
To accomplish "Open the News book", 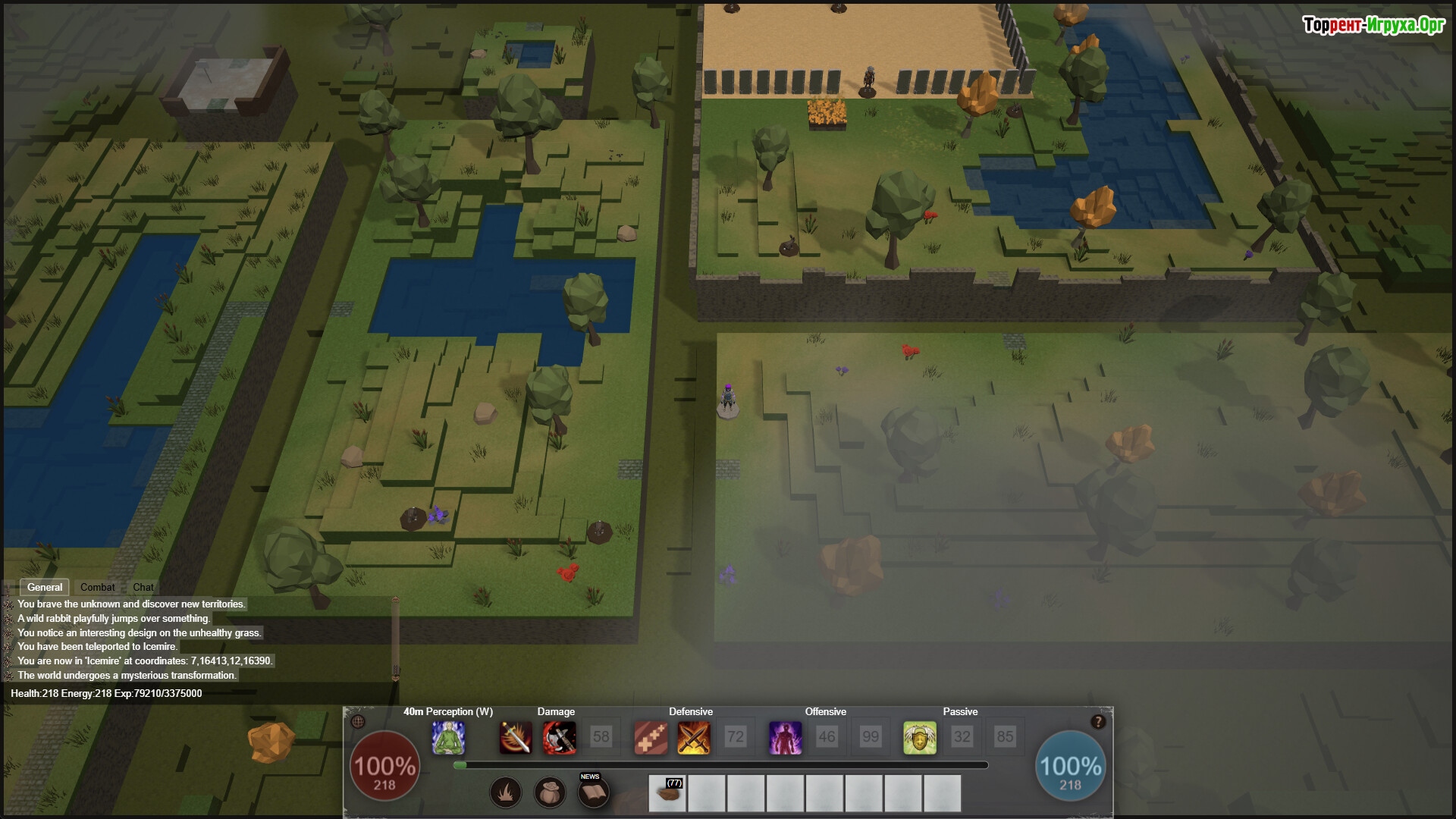I will coord(593,793).
